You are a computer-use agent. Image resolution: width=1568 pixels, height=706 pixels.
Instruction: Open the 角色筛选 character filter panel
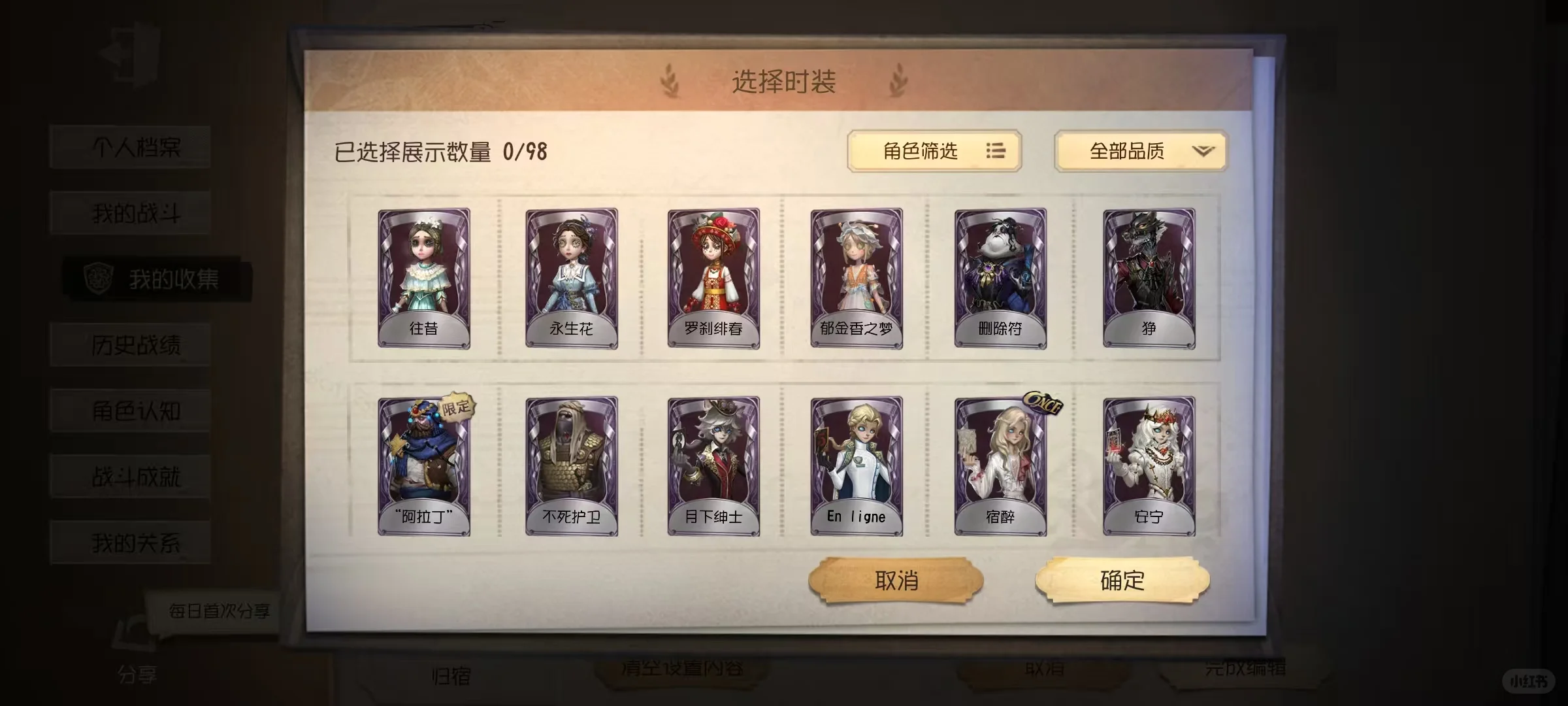[934, 152]
